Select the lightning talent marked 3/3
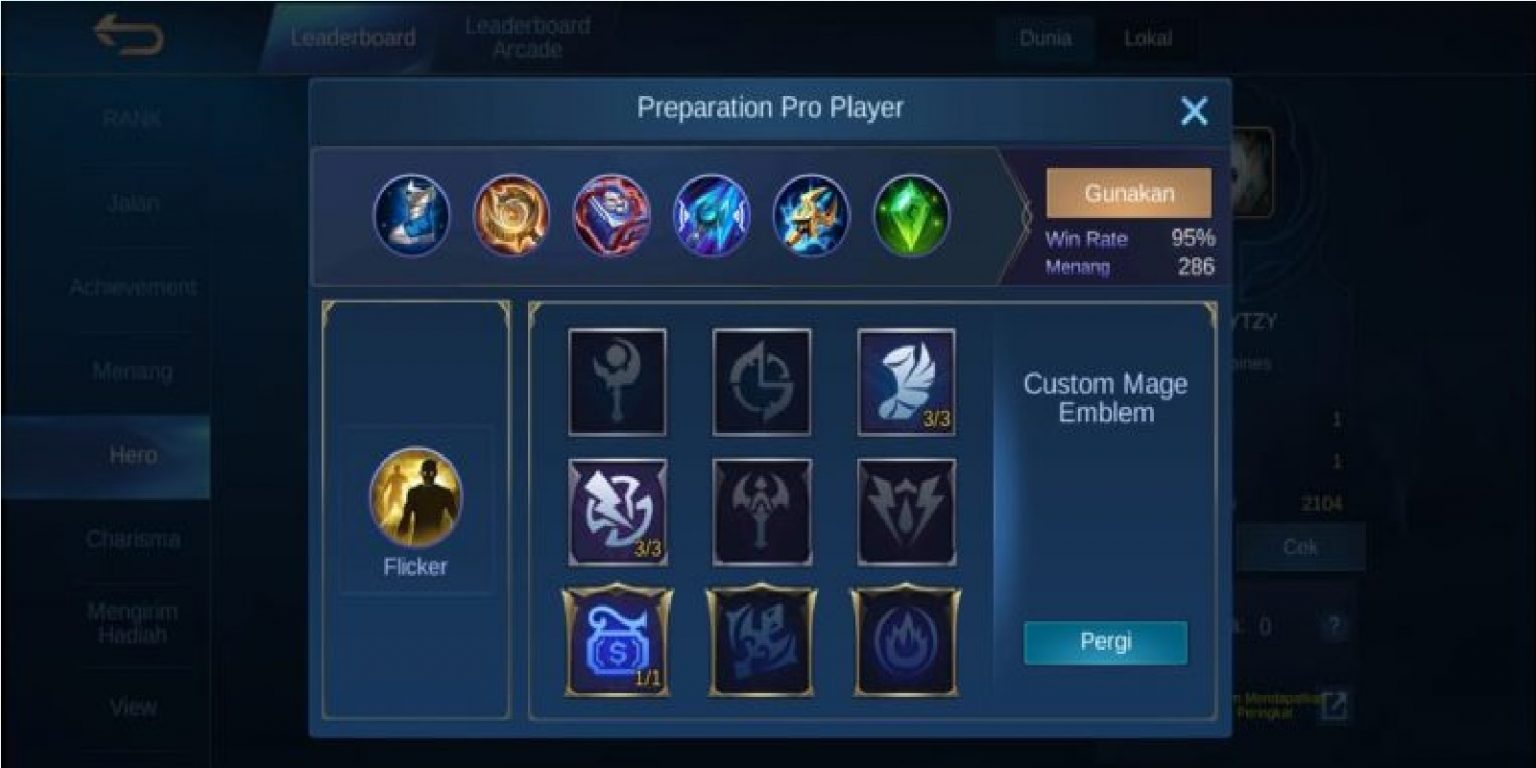Image resolution: width=1536 pixels, height=768 pixels. click(617, 512)
